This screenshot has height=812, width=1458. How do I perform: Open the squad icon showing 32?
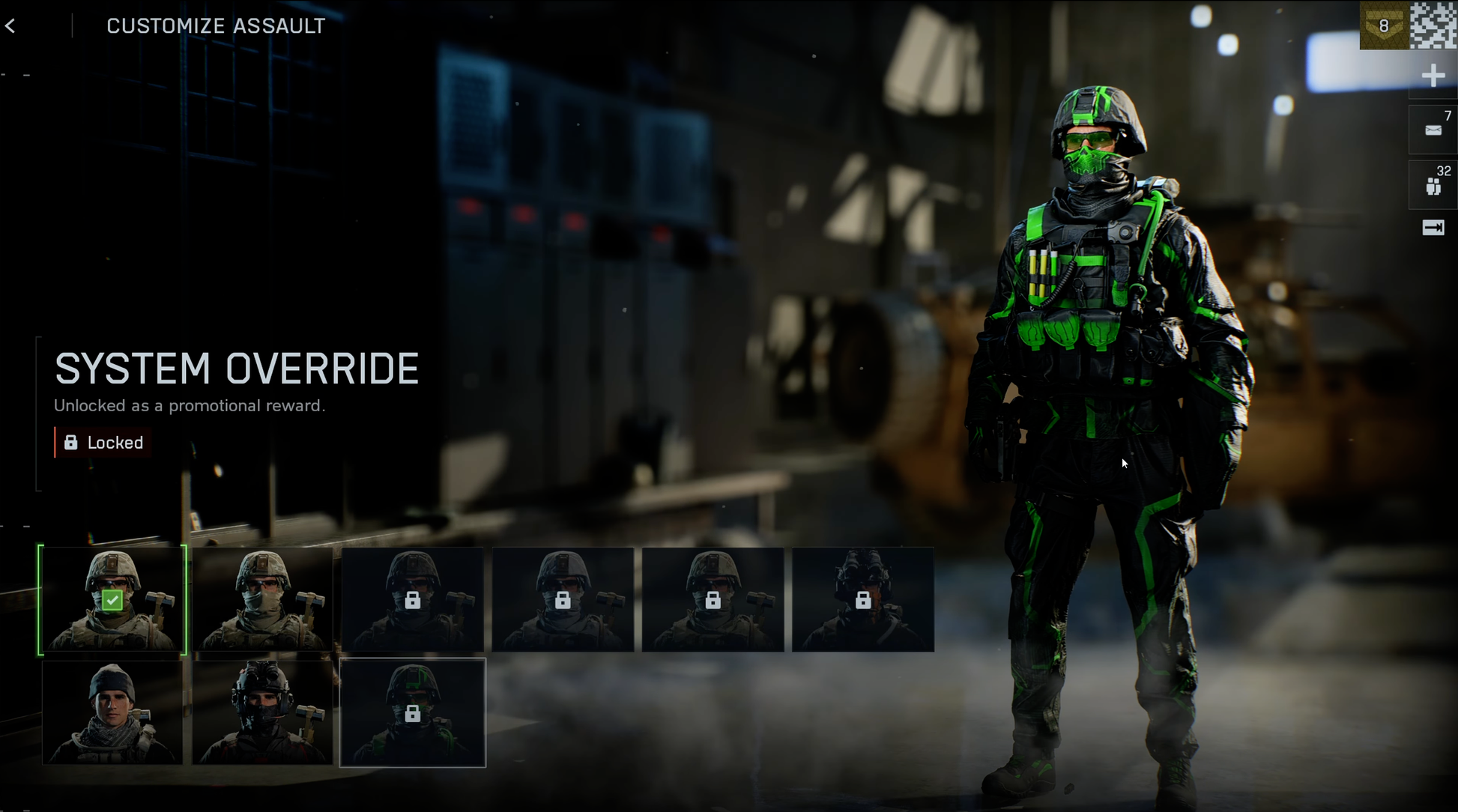point(1433,185)
